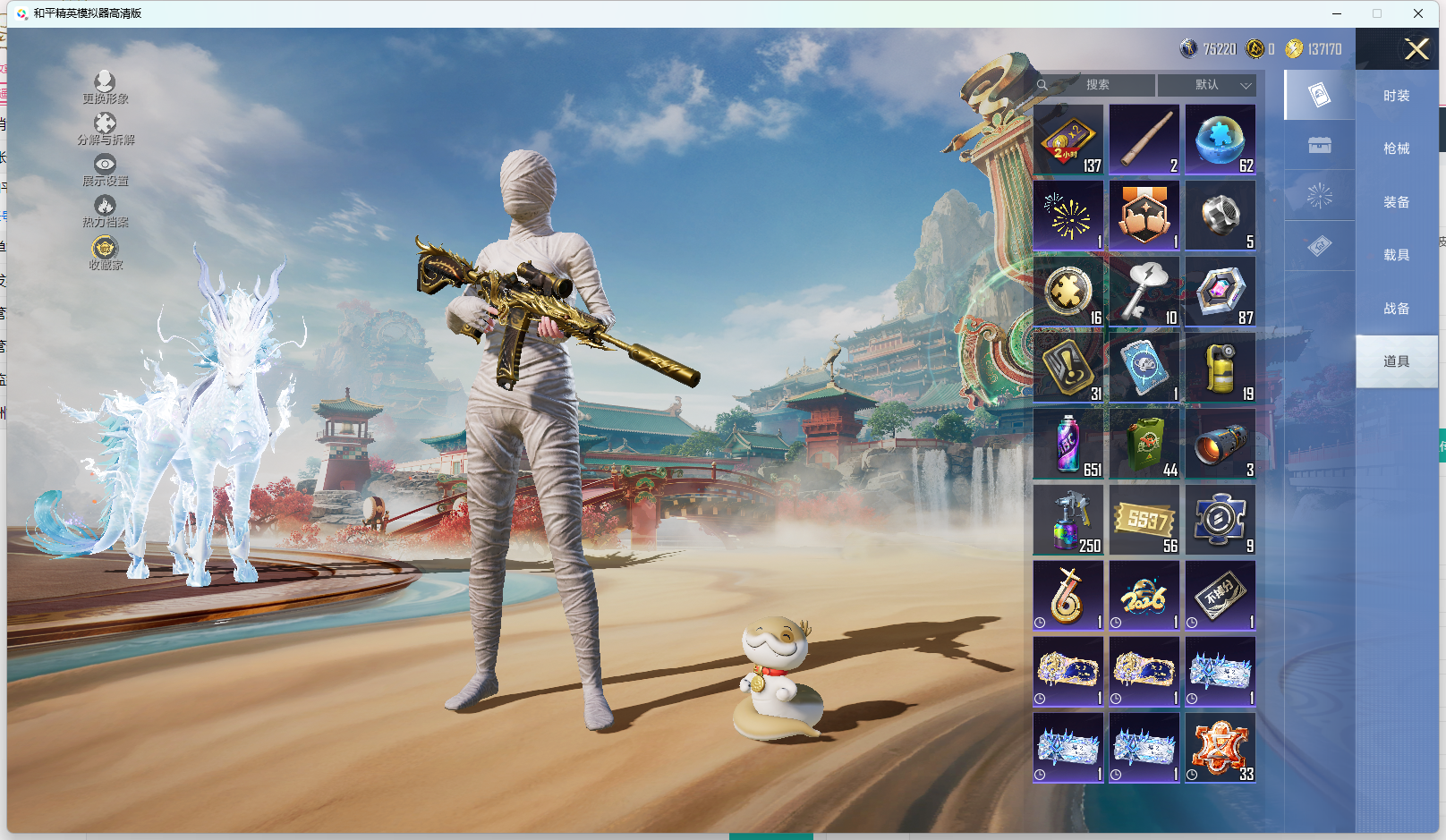Open the 枪械 category
Screen dimensions: 1446x840
(x=1396, y=148)
